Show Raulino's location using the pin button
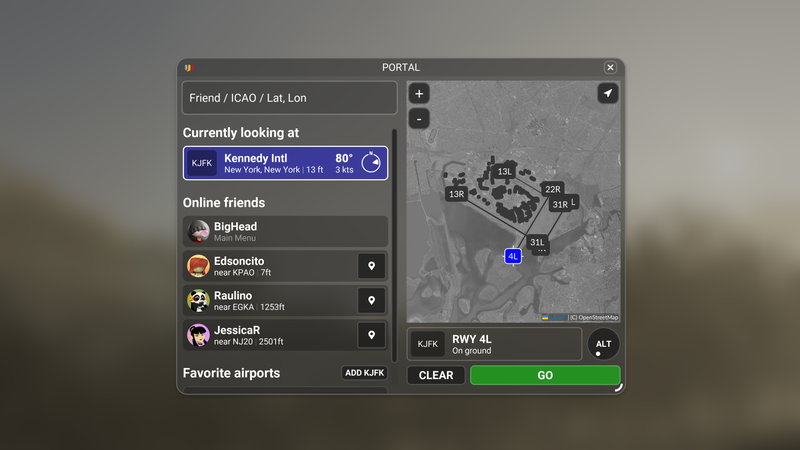The width and height of the screenshot is (800, 450). 371,301
